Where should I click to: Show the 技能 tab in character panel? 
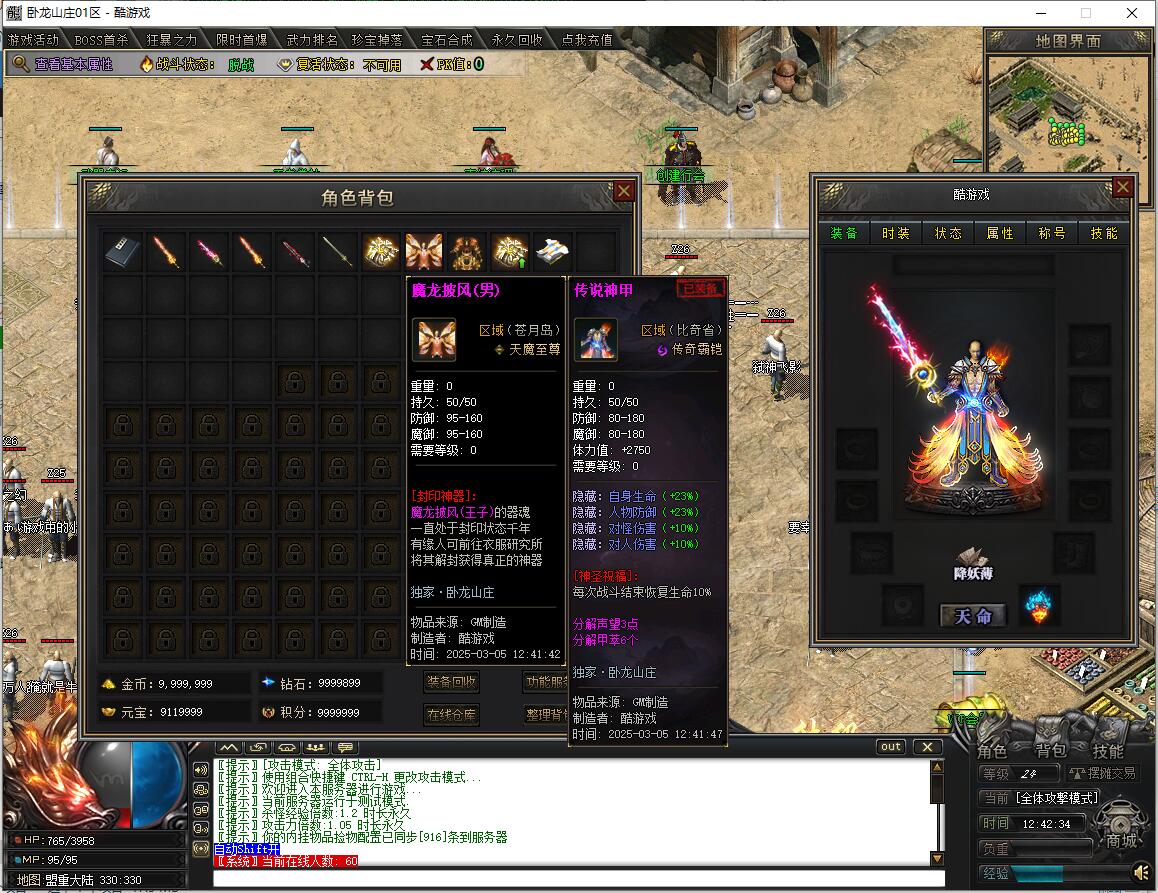[x=1104, y=233]
